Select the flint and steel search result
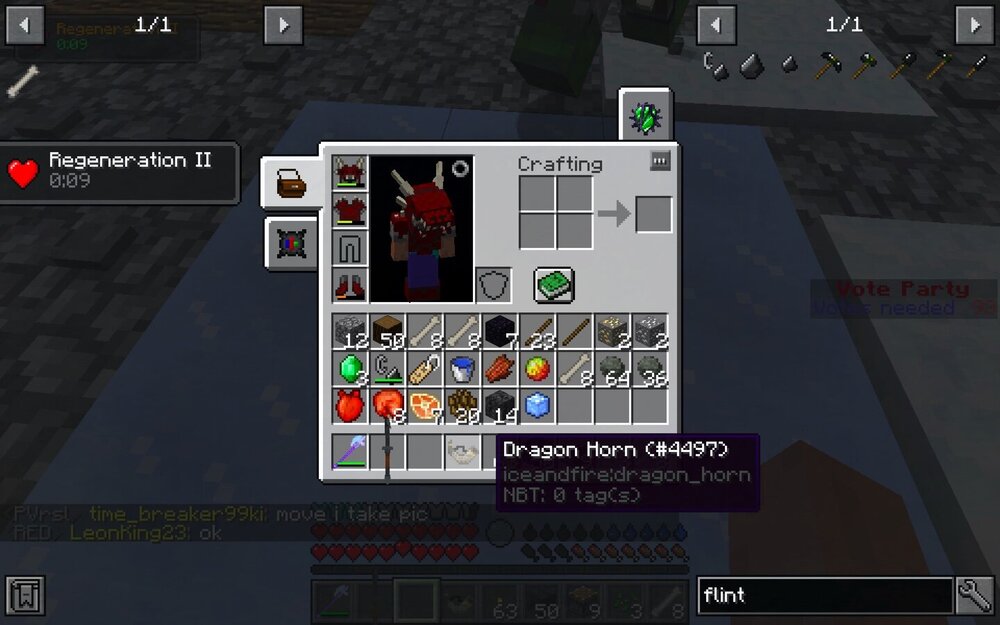The image size is (1000, 625). pos(716,66)
